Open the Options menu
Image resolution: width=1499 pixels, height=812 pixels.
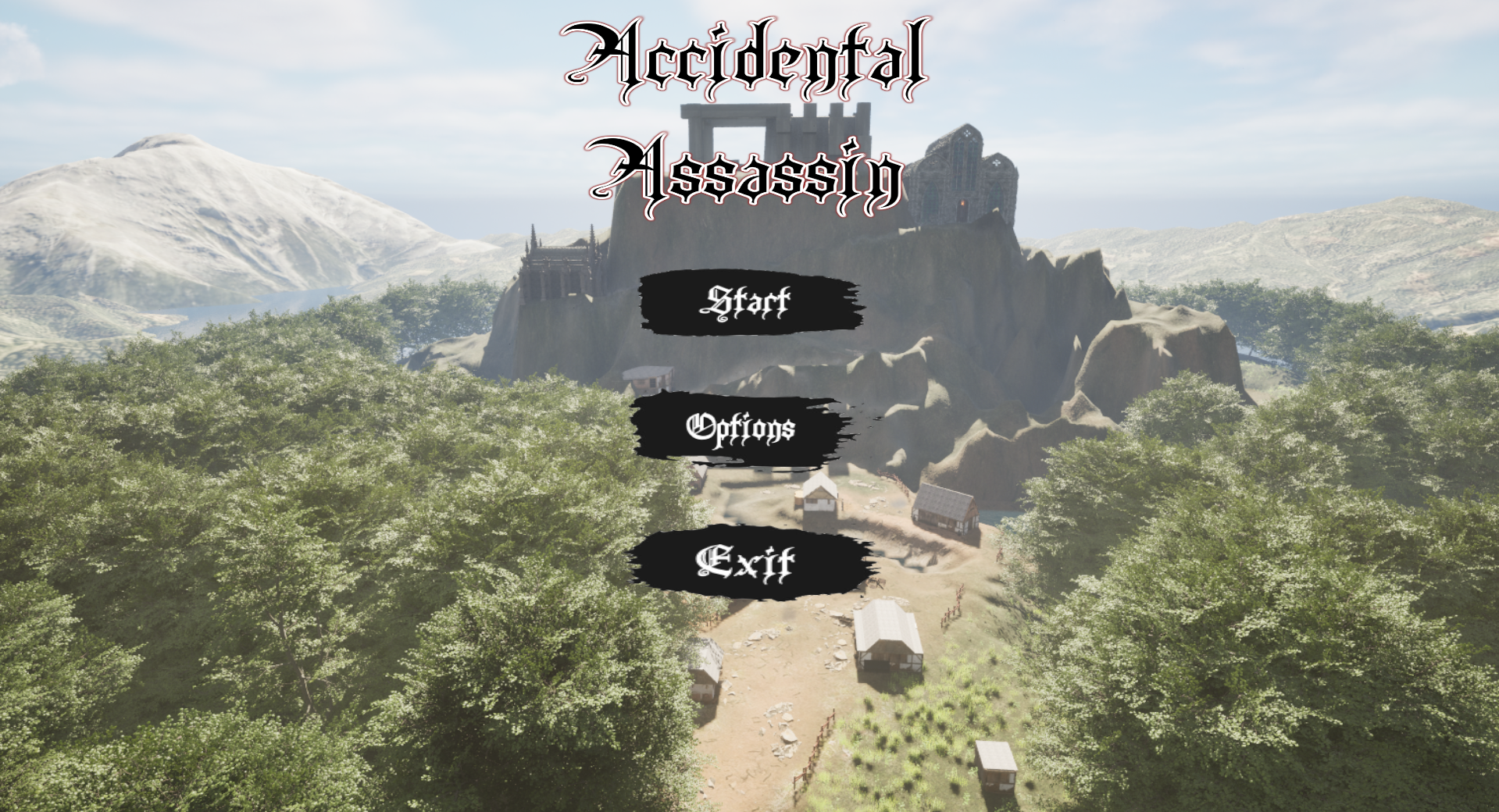point(741,428)
